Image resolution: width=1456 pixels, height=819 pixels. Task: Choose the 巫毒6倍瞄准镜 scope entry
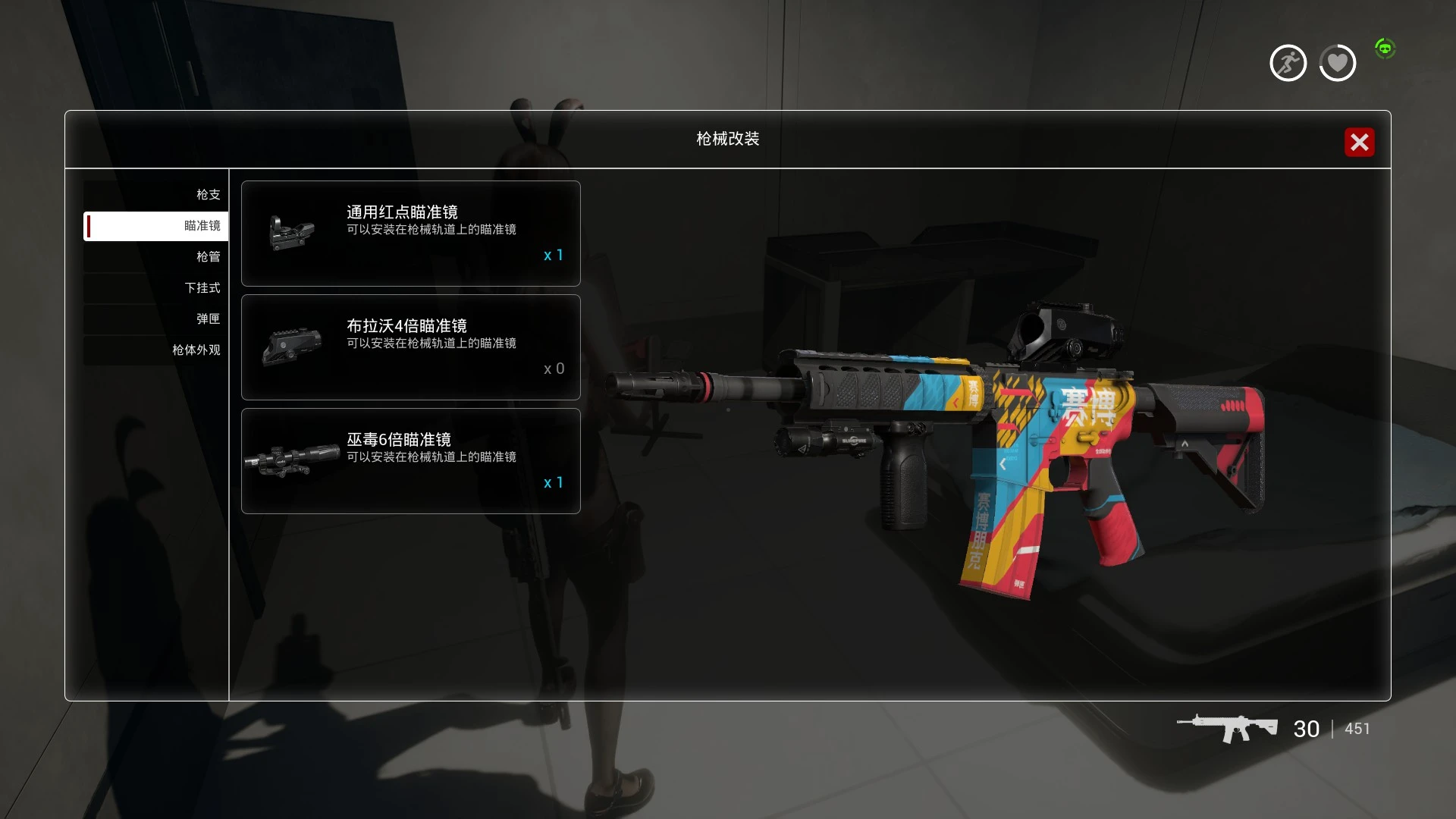pos(410,461)
